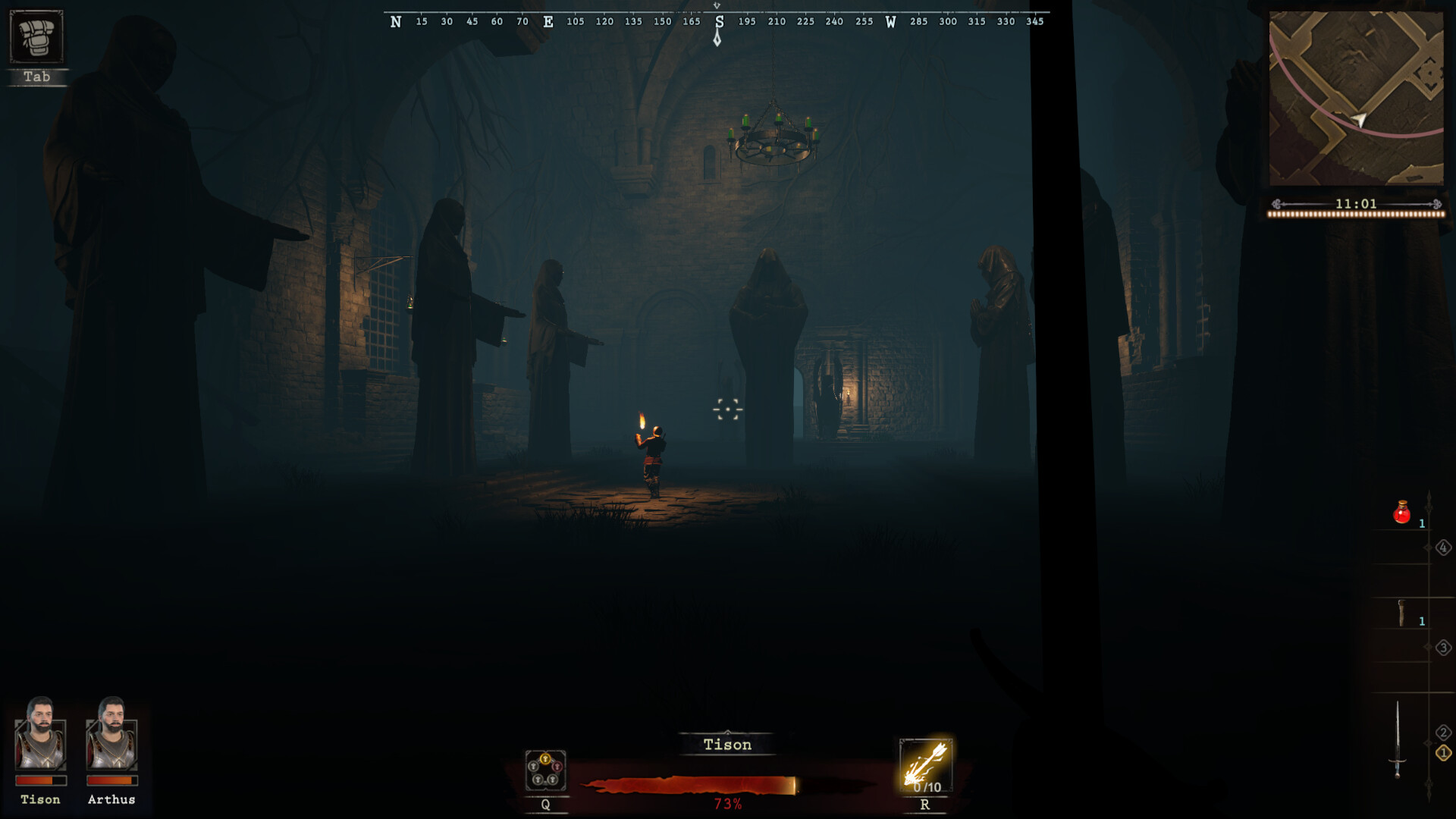This screenshot has width=1456, height=819.
Task: Switch to hotbar slot 2 diamond
Action: pos(1442,733)
